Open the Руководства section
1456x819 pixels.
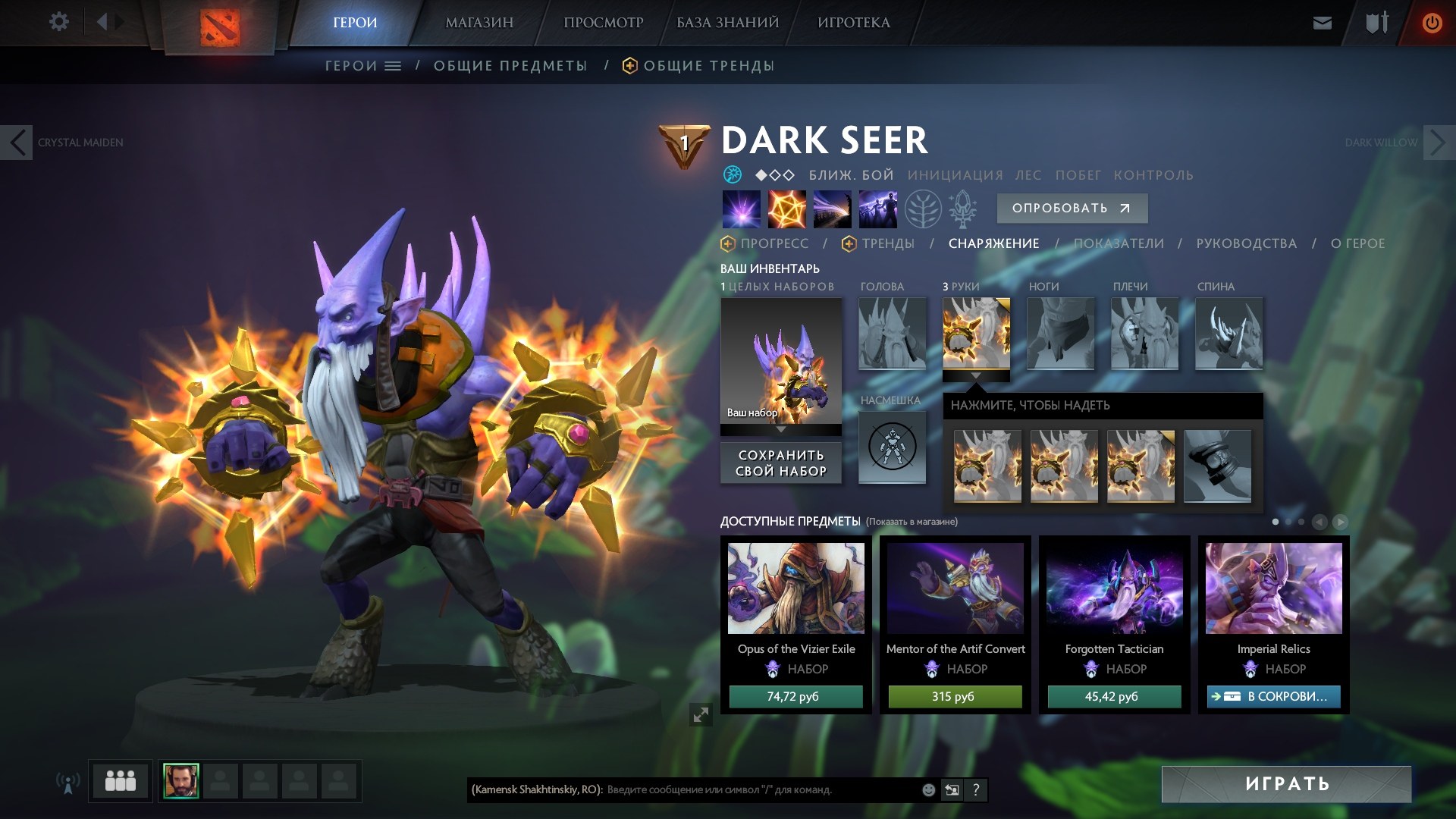point(1246,243)
